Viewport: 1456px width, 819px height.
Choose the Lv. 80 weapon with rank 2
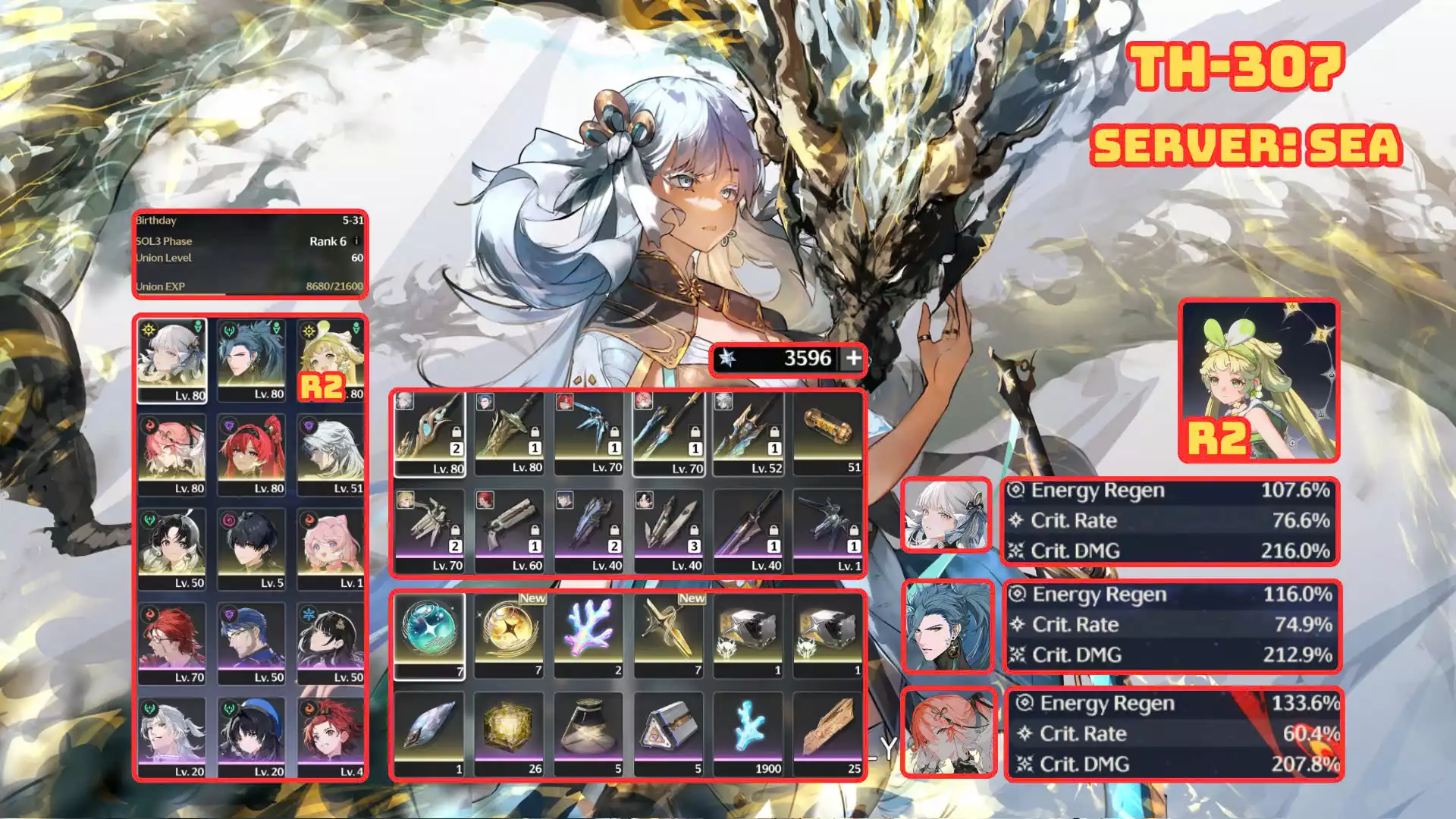click(429, 434)
